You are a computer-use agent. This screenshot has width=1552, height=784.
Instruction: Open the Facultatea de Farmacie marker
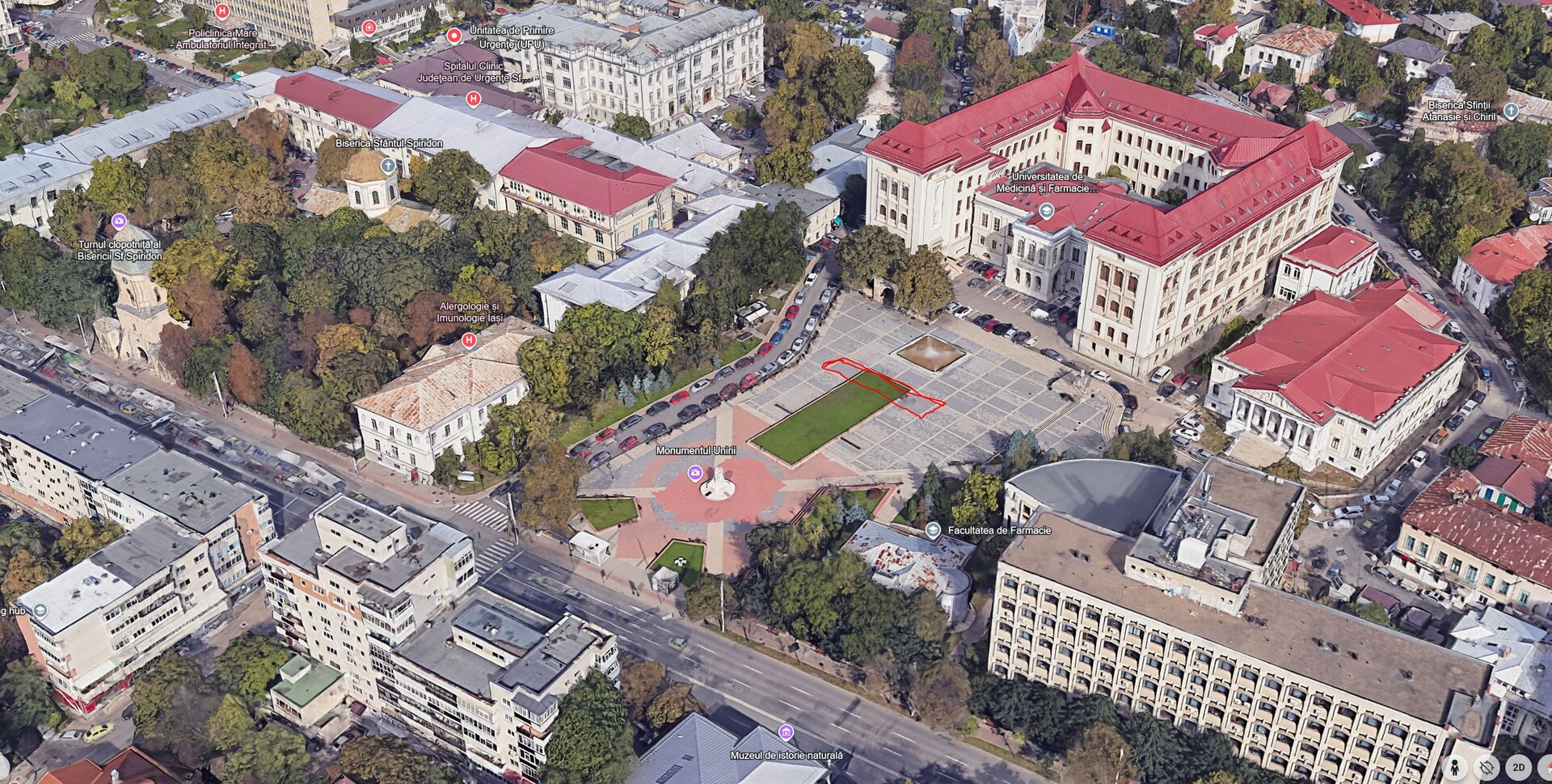933,530
